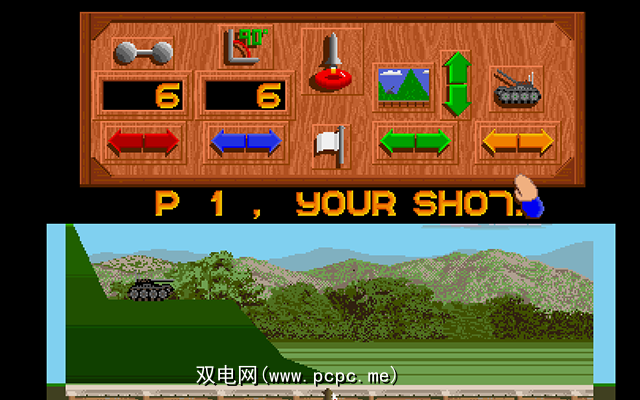Select the dumbbell power icon
The height and width of the screenshot is (400, 640).
point(142,52)
